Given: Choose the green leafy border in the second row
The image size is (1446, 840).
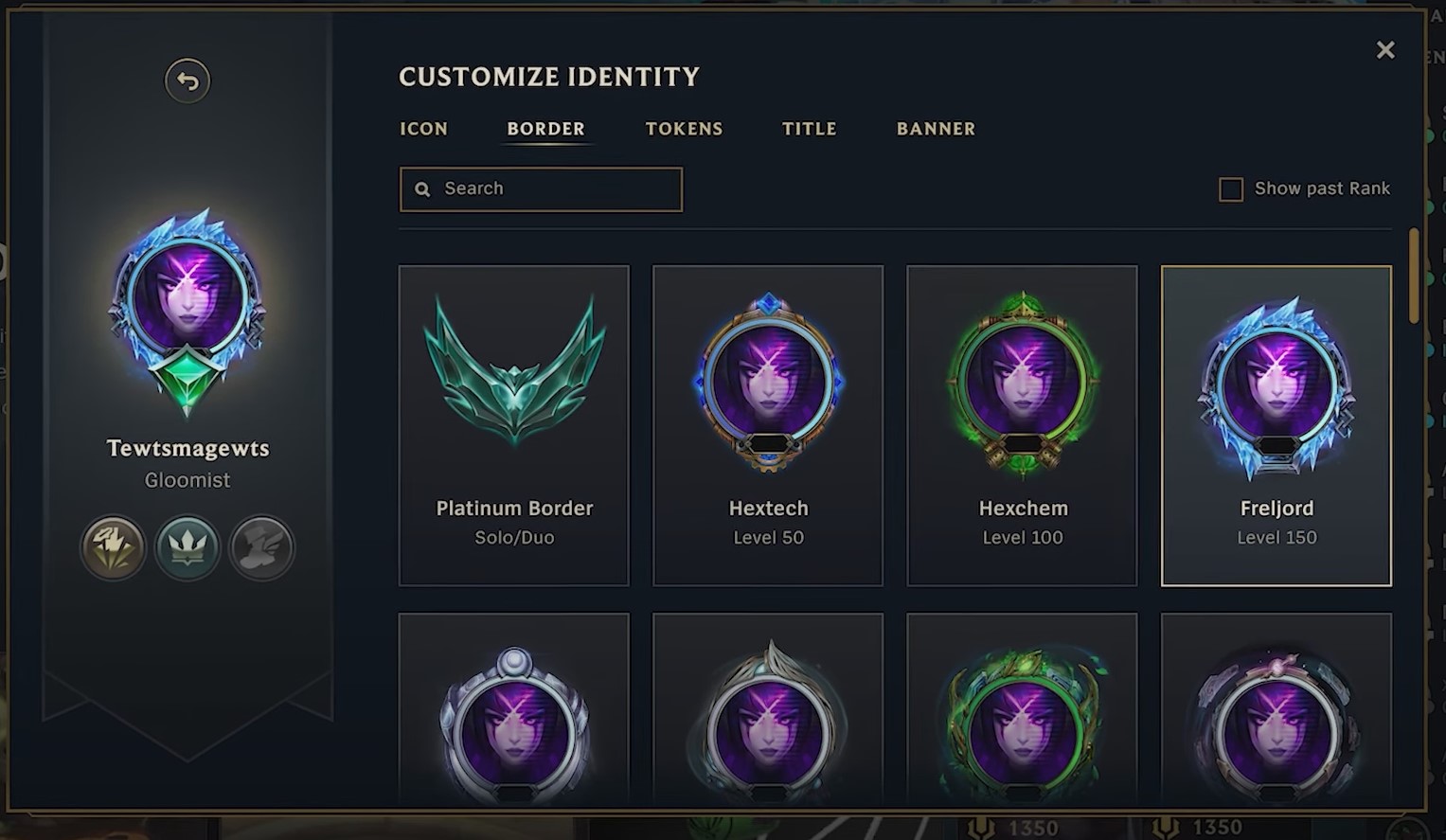Looking at the screenshot, I should pyautogui.click(x=1022, y=720).
